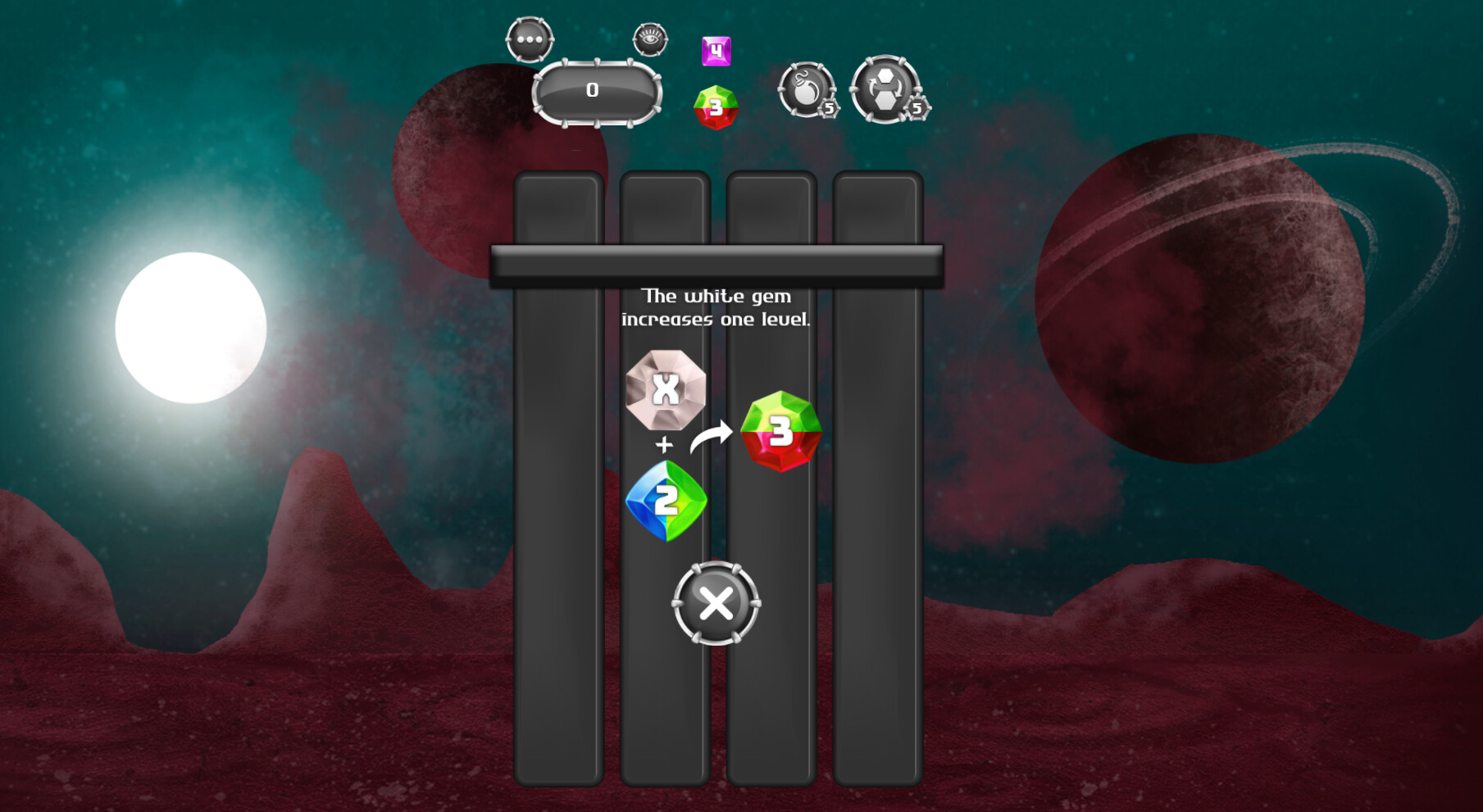Check the bomb power-up counter showing 5
Image resolution: width=1483 pixels, height=812 pixels.
point(828,109)
